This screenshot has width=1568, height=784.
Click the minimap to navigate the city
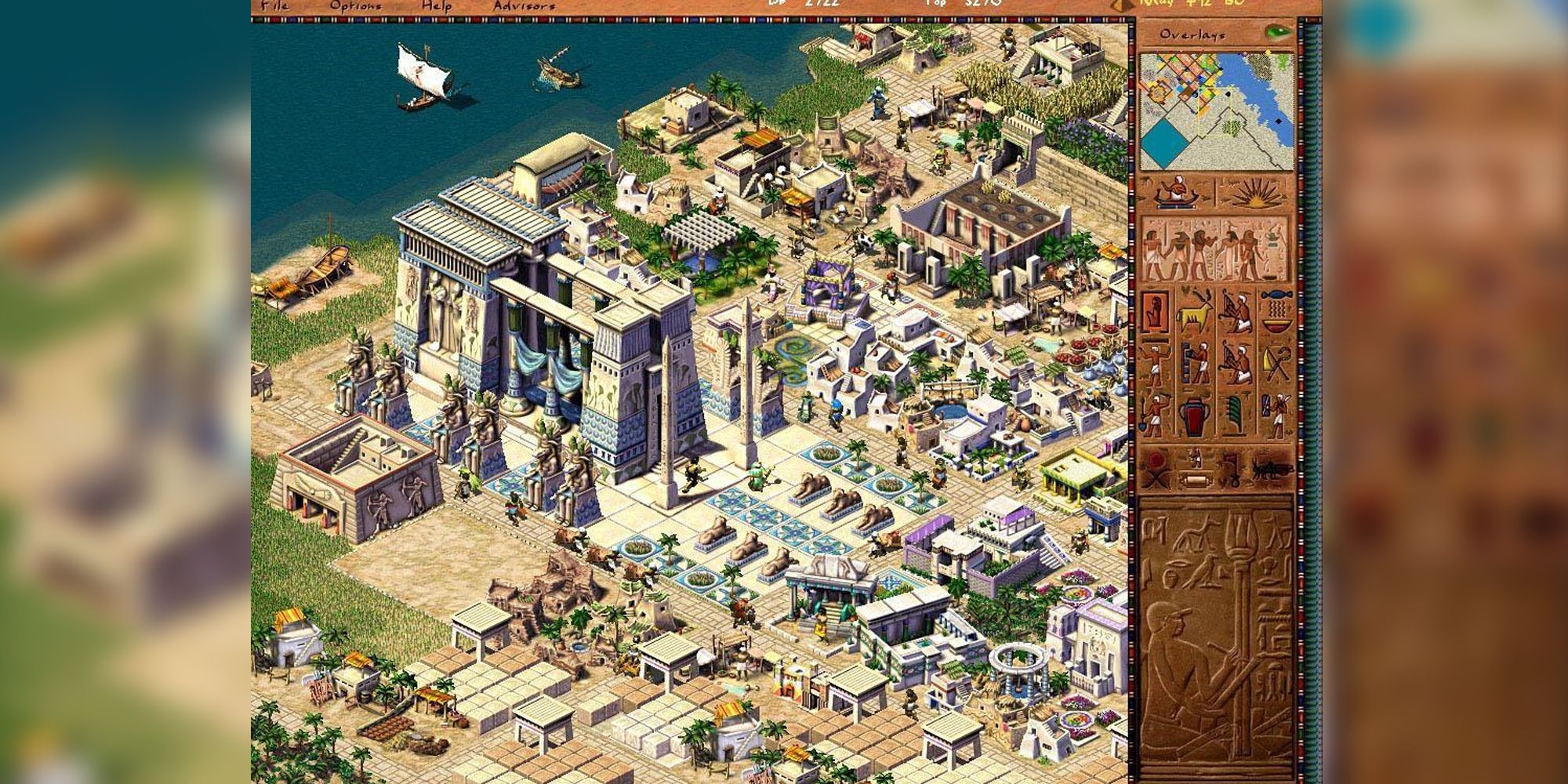1215,110
